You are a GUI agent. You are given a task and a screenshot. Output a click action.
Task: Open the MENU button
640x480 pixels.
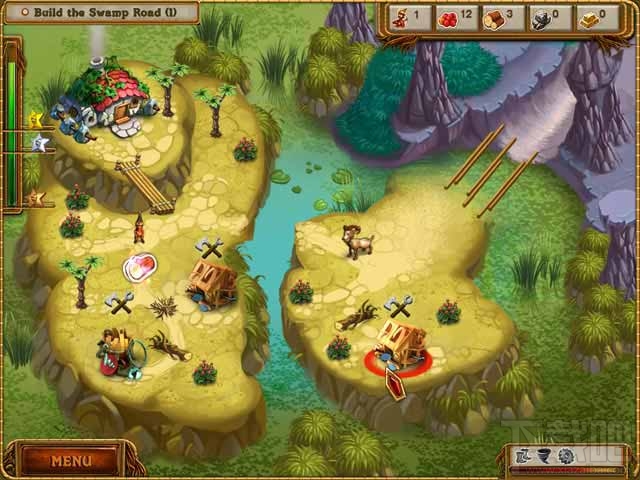71,461
